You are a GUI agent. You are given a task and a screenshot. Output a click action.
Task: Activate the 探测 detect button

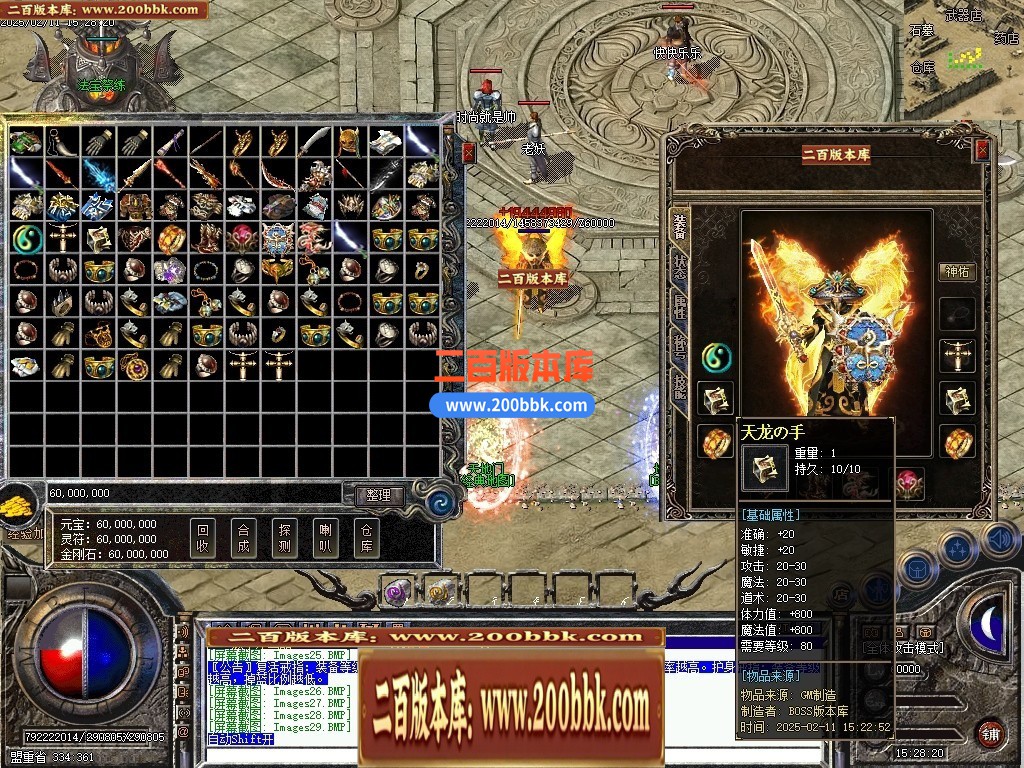(x=284, y=538)
